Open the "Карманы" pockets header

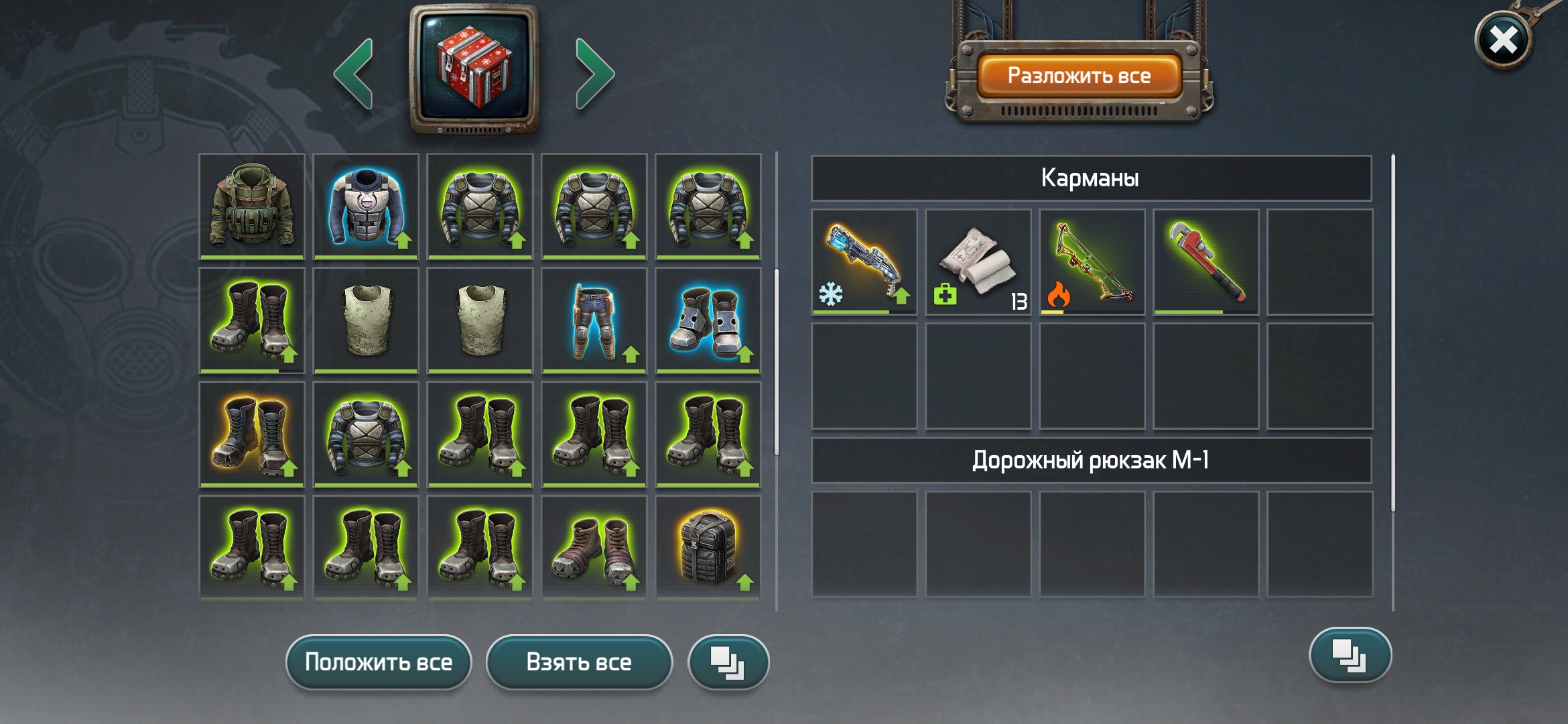coord(1091,178)
